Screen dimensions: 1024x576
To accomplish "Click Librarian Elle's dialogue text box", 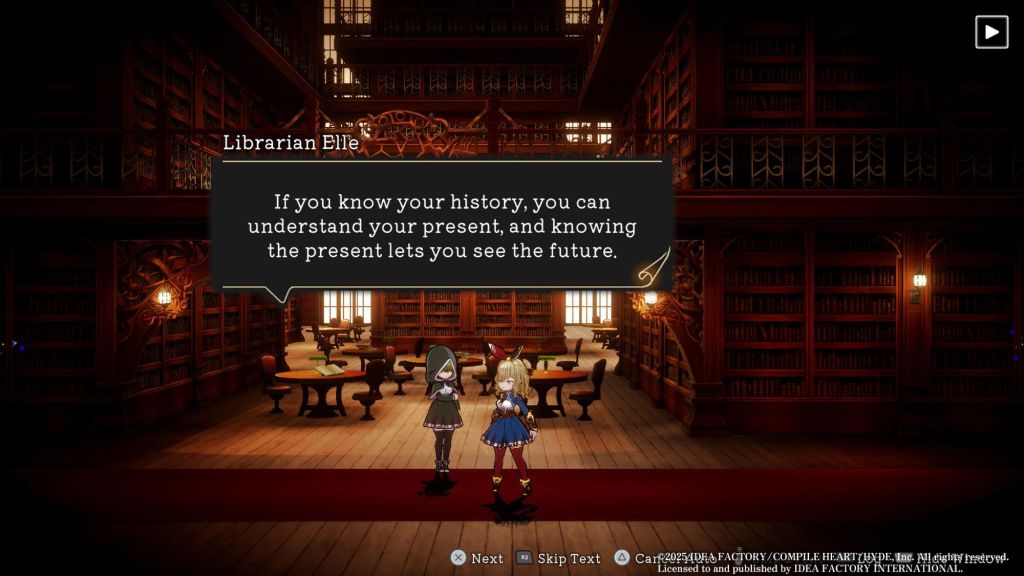I will 441,225.
